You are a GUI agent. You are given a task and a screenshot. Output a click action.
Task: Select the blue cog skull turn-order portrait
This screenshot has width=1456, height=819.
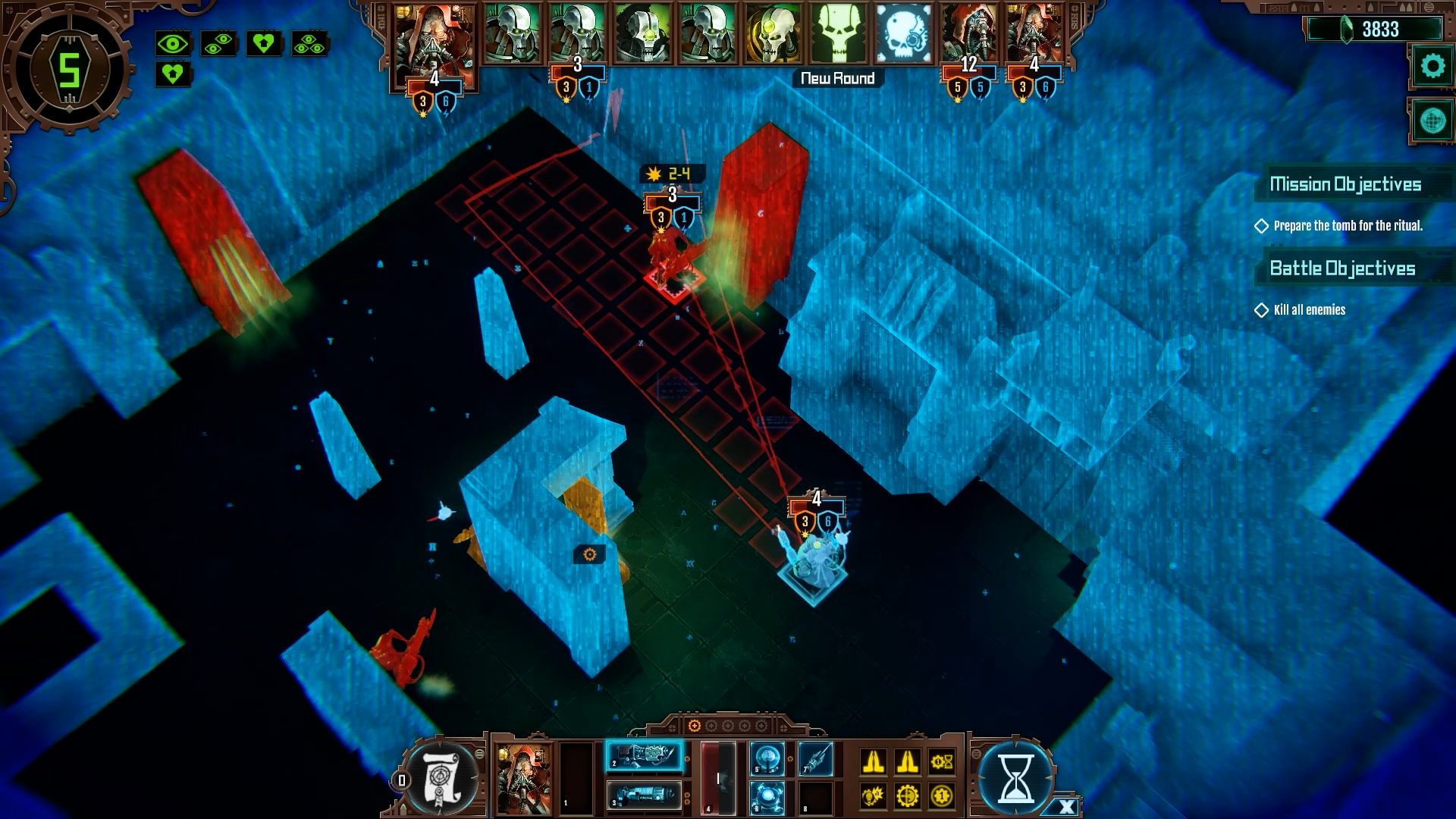click(903, 34)
